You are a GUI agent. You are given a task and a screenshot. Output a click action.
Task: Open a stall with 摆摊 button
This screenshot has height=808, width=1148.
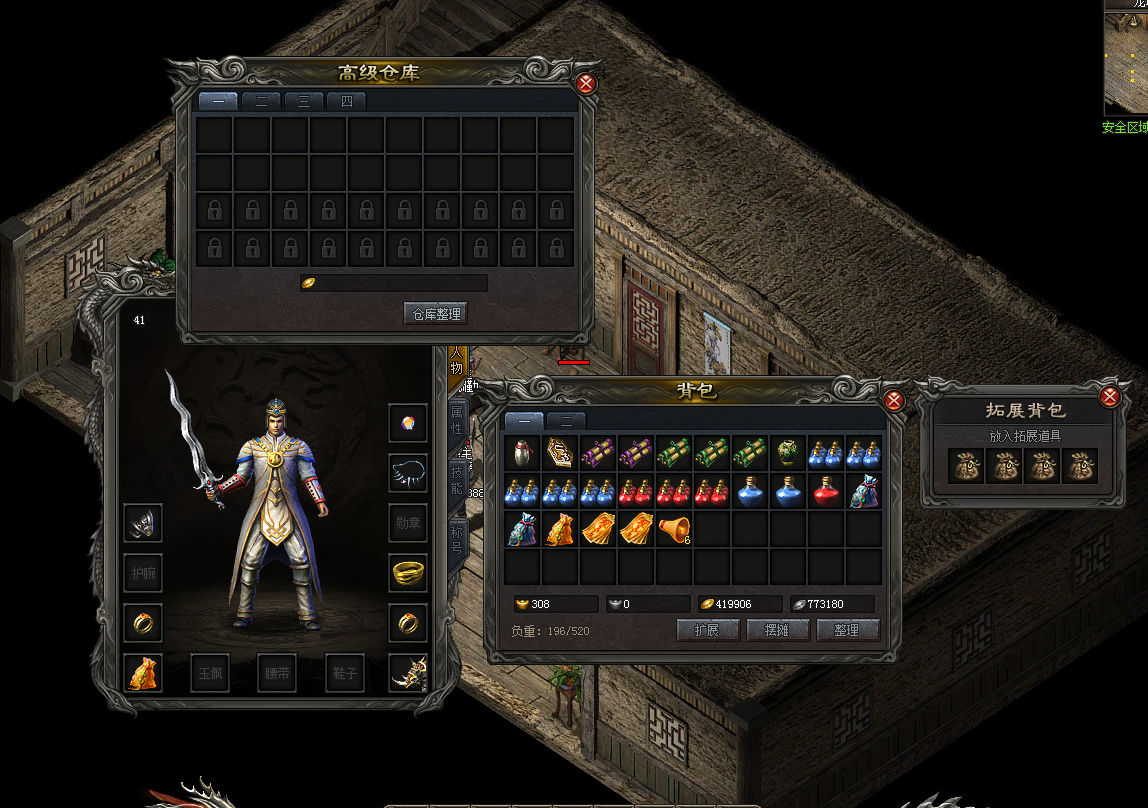click(778, 630)
